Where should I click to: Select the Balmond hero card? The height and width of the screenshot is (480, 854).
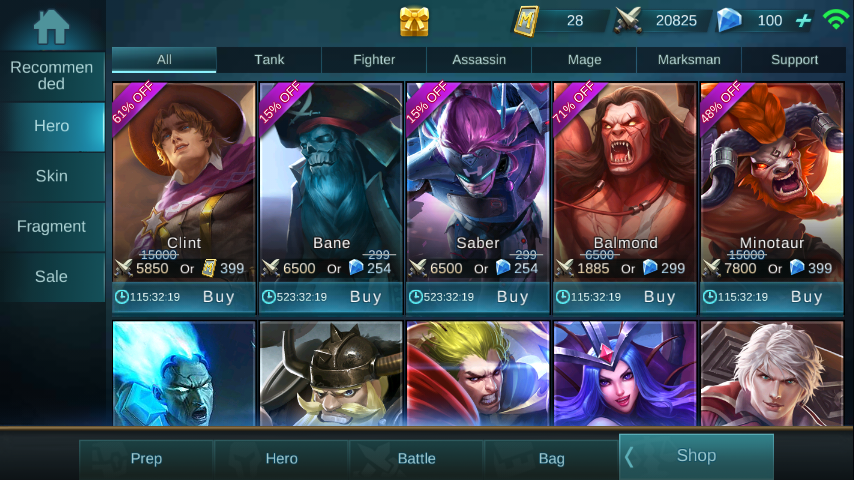pyautogui.click(x=625, y=170)
